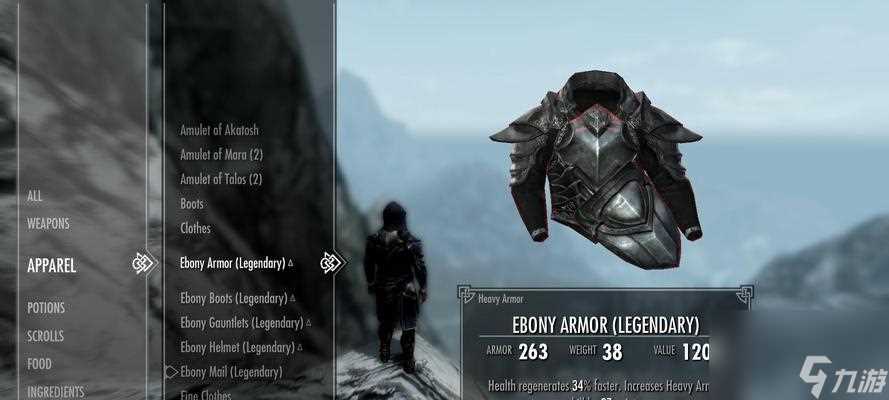Select Ebony Helmet (Legendary)

coord(236,347)
